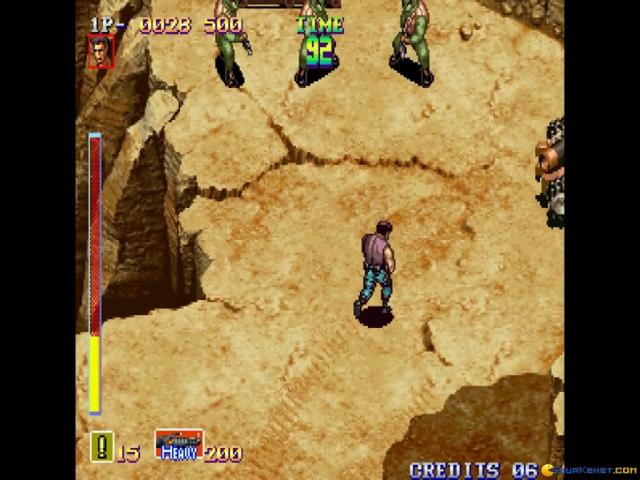Select the Heavy weapon icon

pos(179,445)
